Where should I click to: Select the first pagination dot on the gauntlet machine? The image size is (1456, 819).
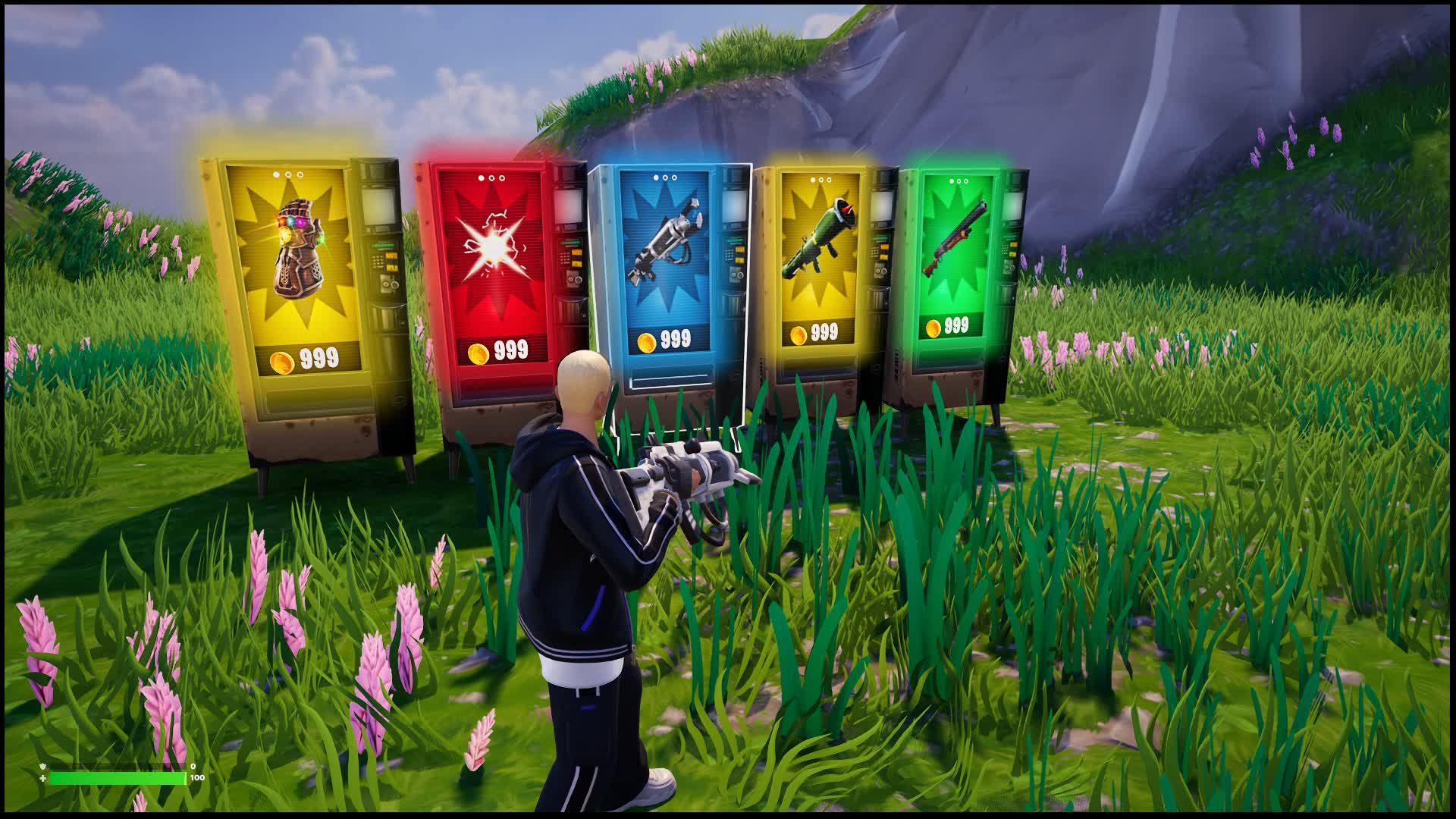[276, 174]
